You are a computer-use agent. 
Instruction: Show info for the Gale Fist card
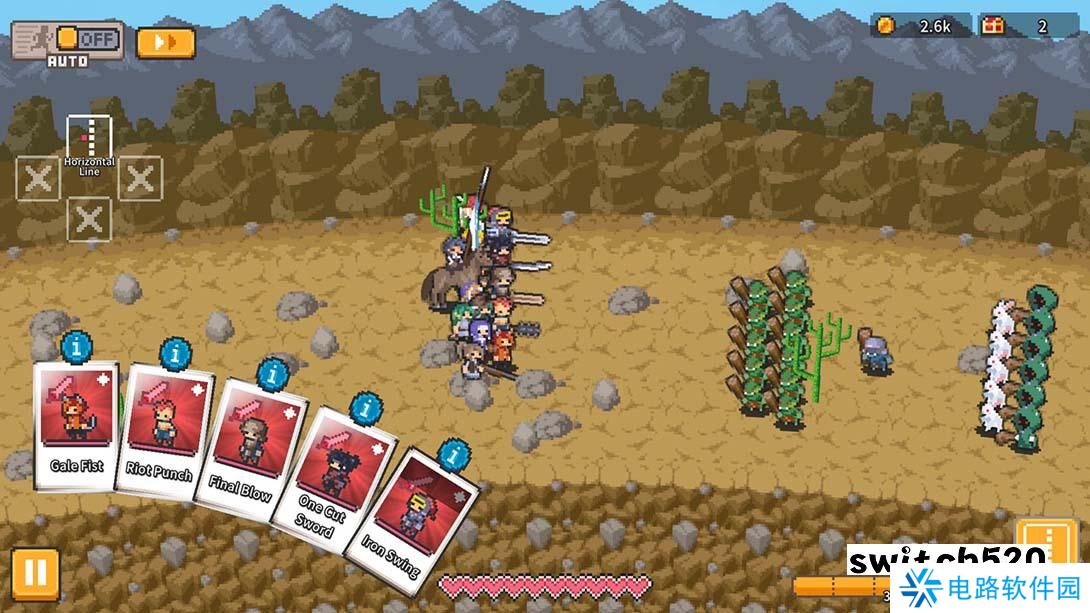(x=77, y=347)
